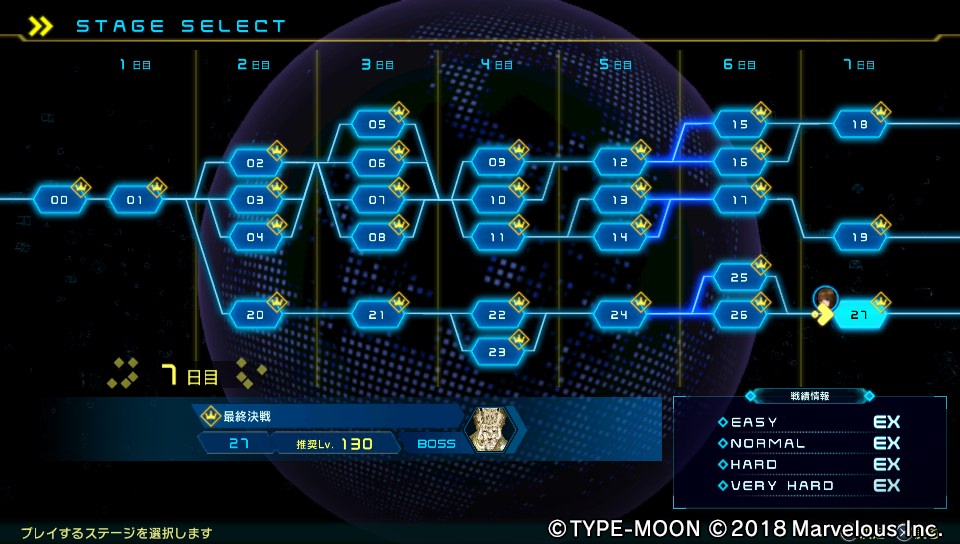Select stage 26 node
The height and width of the screenshot is (544, 960).
tap(740, 315)
